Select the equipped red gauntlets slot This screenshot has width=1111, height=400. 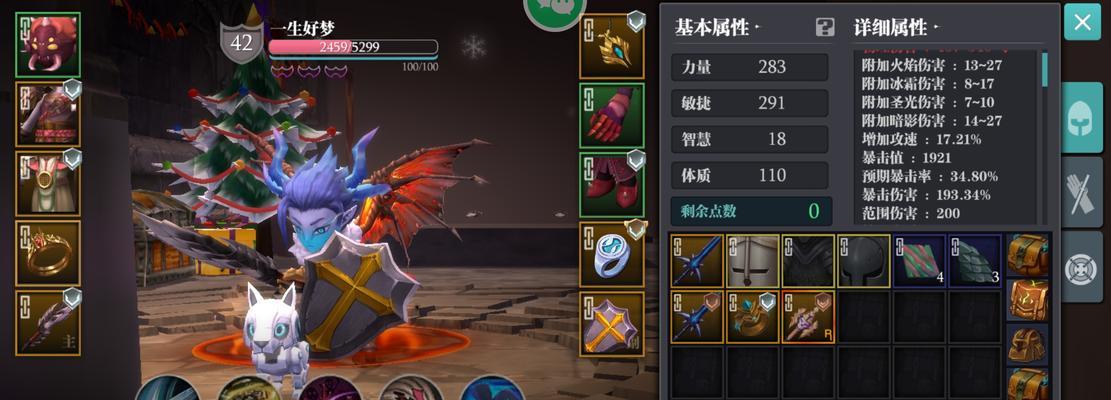pyautogui.click(x=612, y=115)
